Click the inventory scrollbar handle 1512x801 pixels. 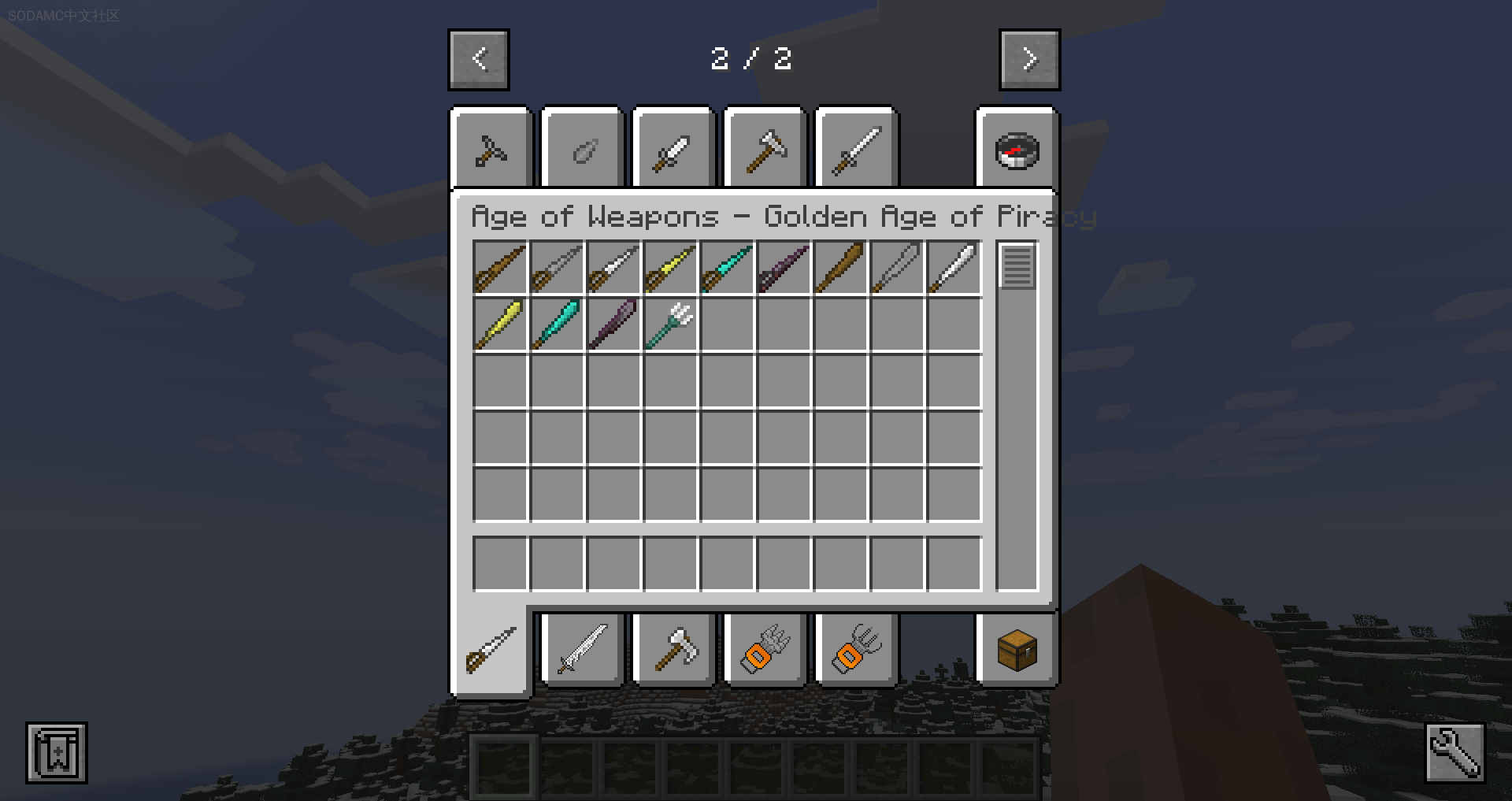point(1017,266)
